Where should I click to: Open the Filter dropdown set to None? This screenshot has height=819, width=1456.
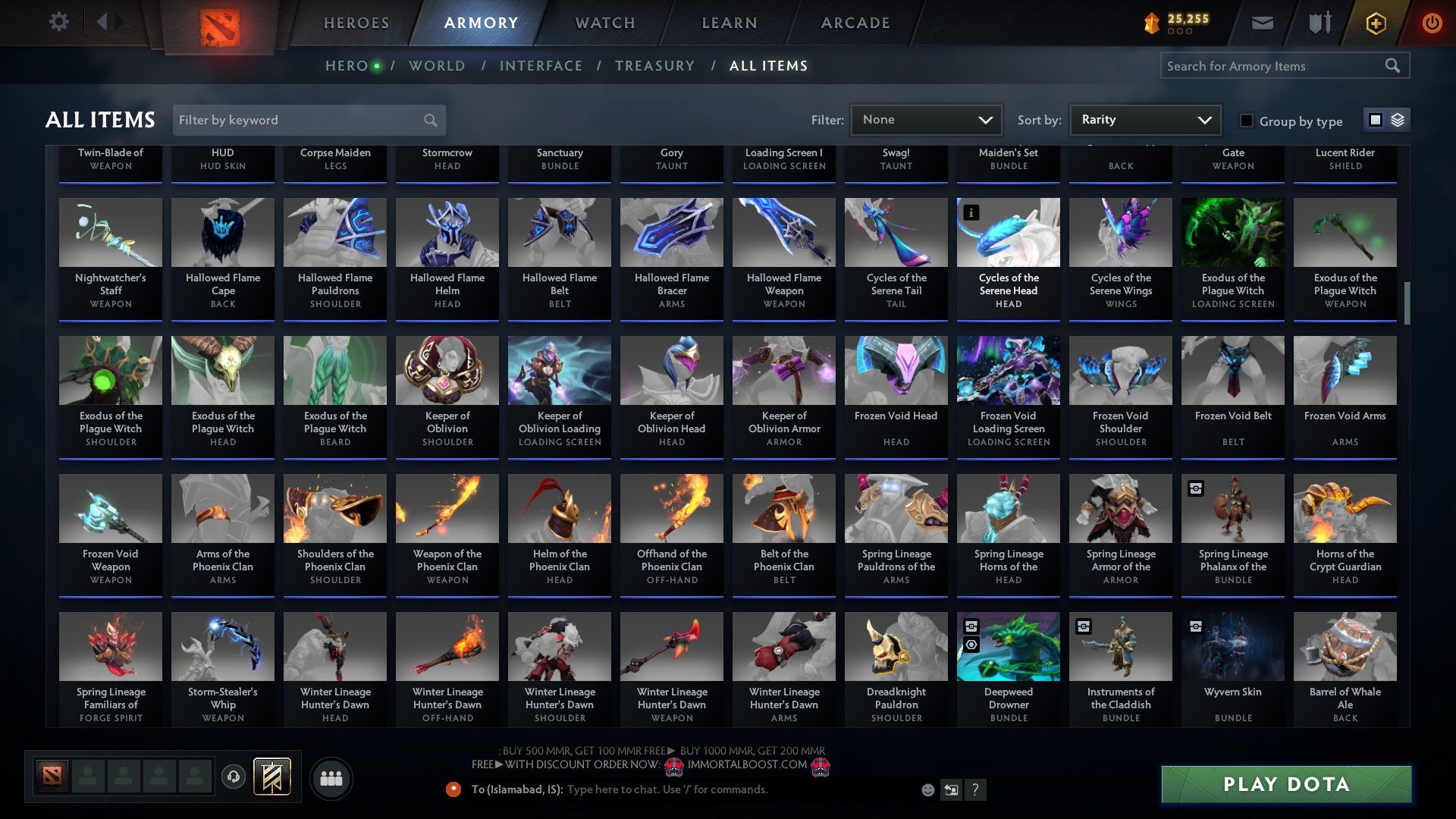926,119
